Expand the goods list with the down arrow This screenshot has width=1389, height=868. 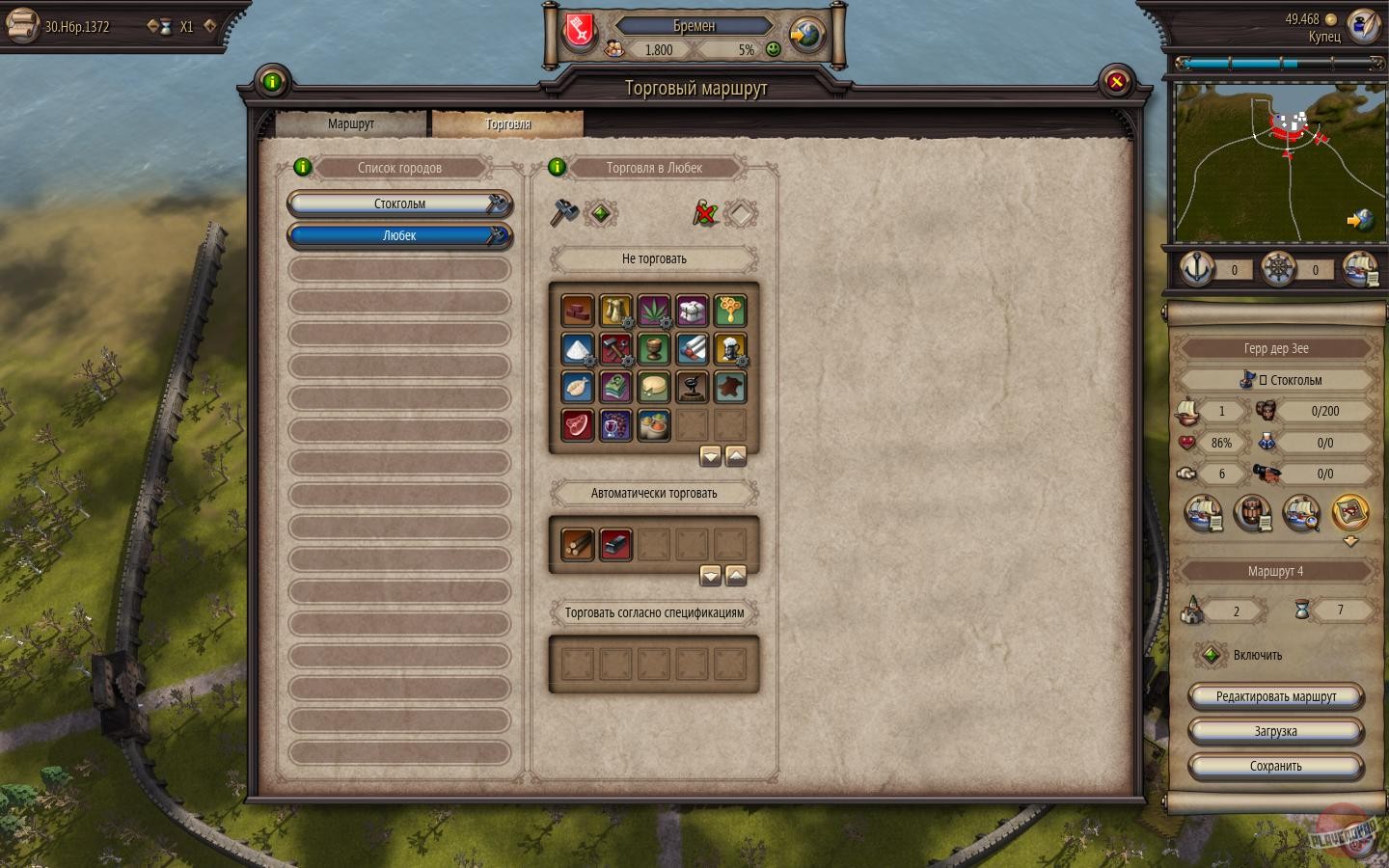pos(711,455)
